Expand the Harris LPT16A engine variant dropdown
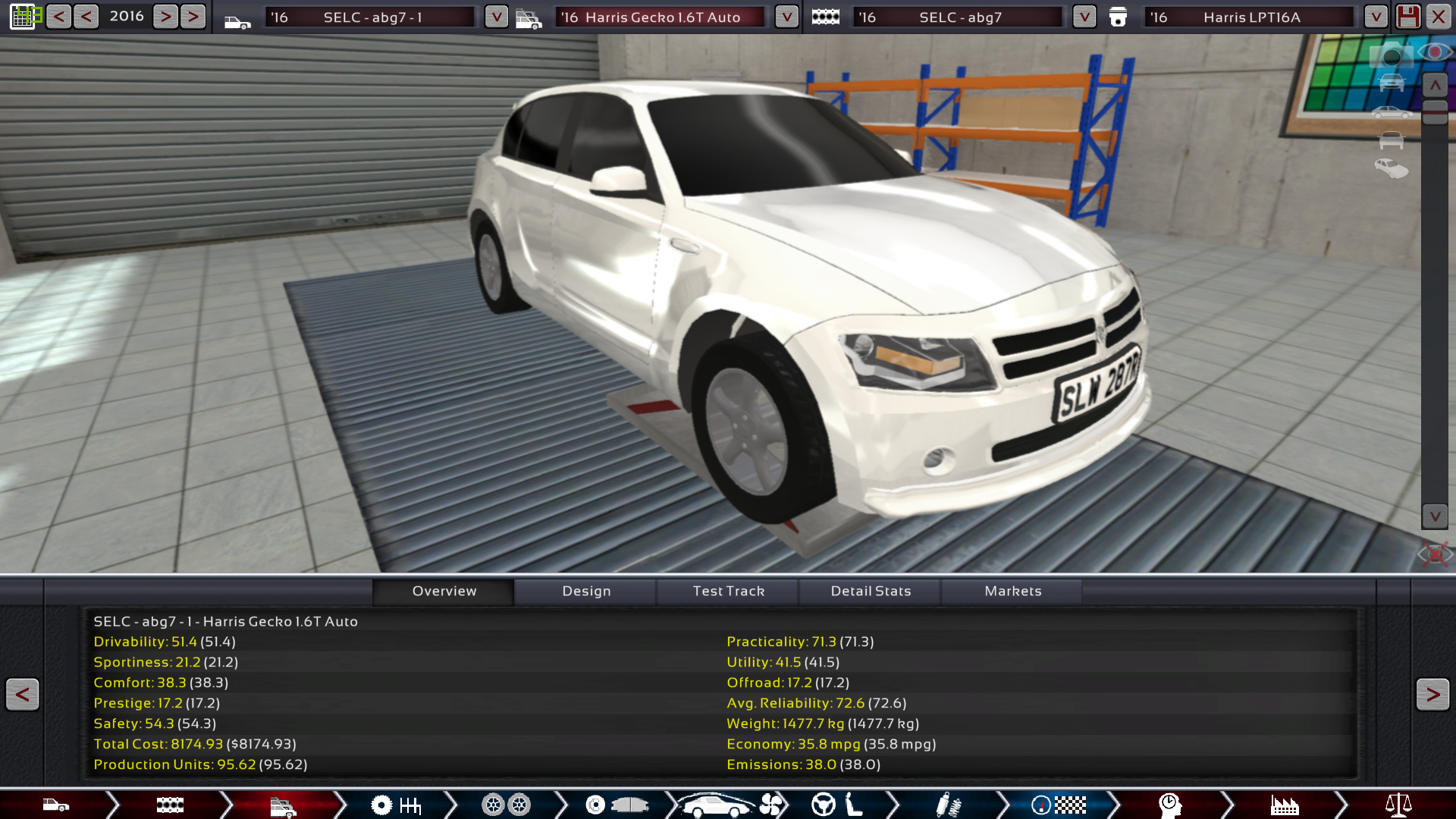 (x=1375, y=17)
